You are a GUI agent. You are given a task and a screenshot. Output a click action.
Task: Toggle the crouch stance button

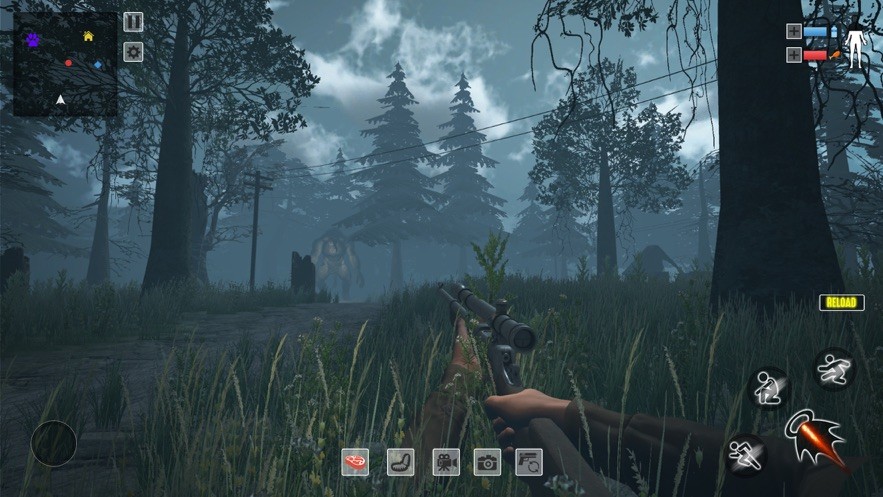pyautogui.click(x=768, y=387)
